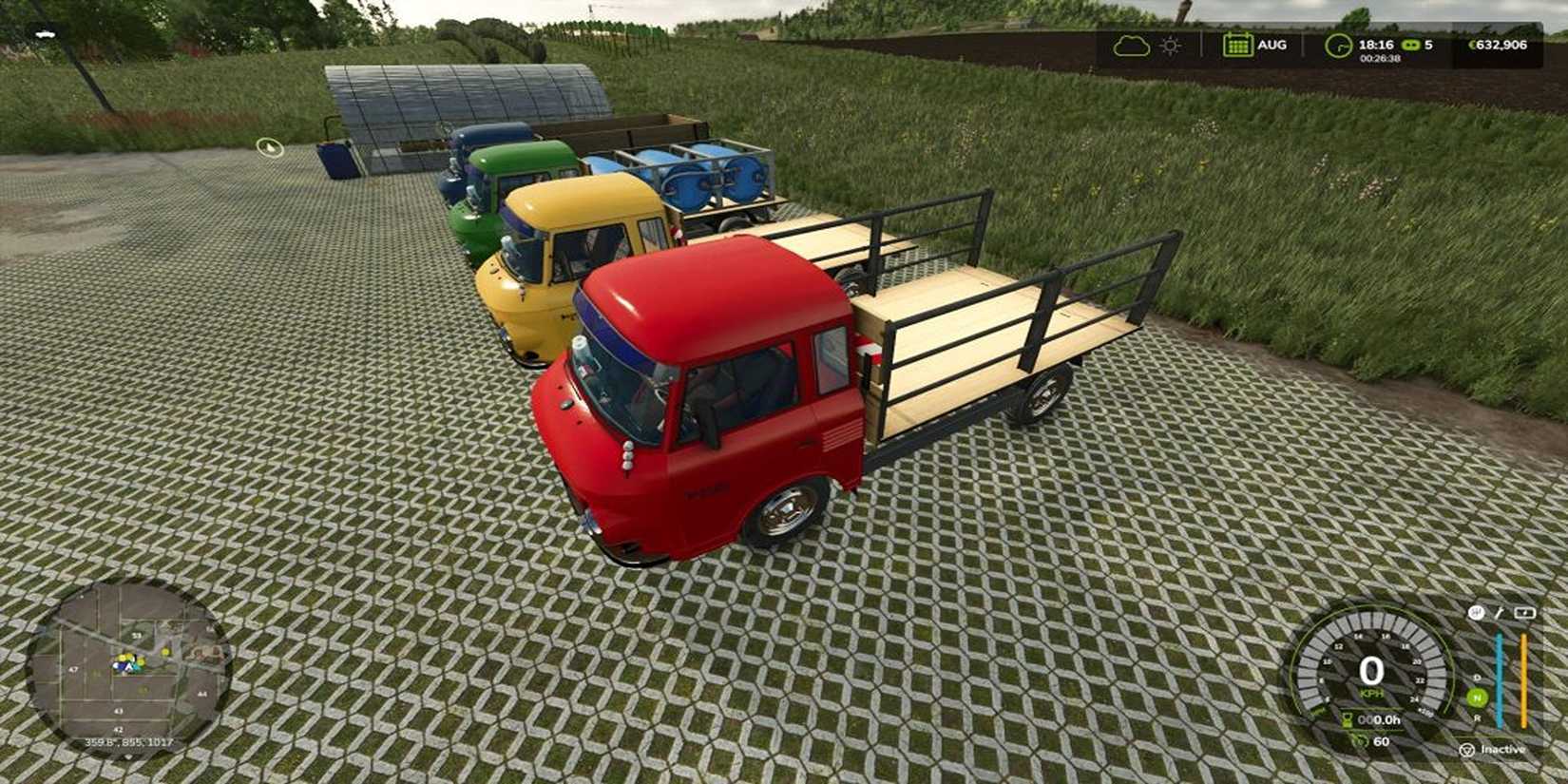Click the blue fuel level bar
Screen dimensions: 1568x784
1500,677
